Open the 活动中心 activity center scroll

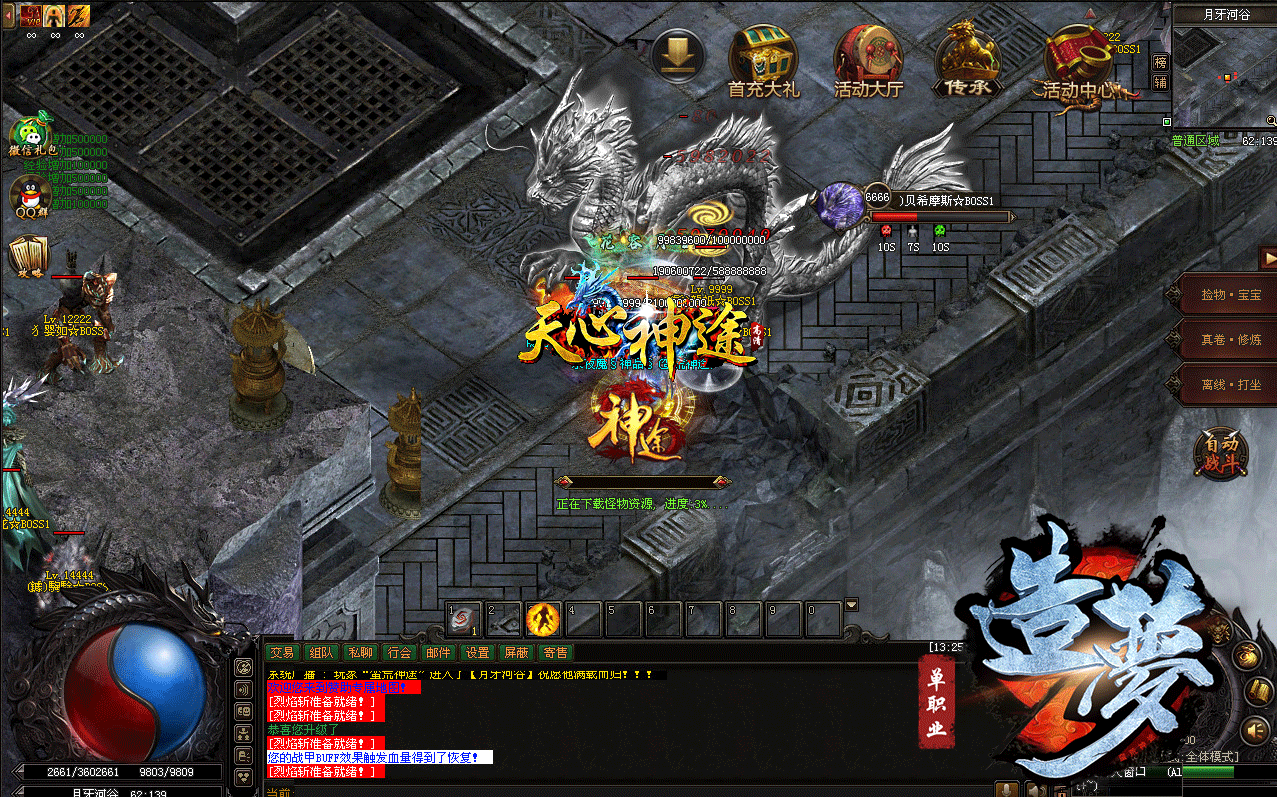point(1077,60)
